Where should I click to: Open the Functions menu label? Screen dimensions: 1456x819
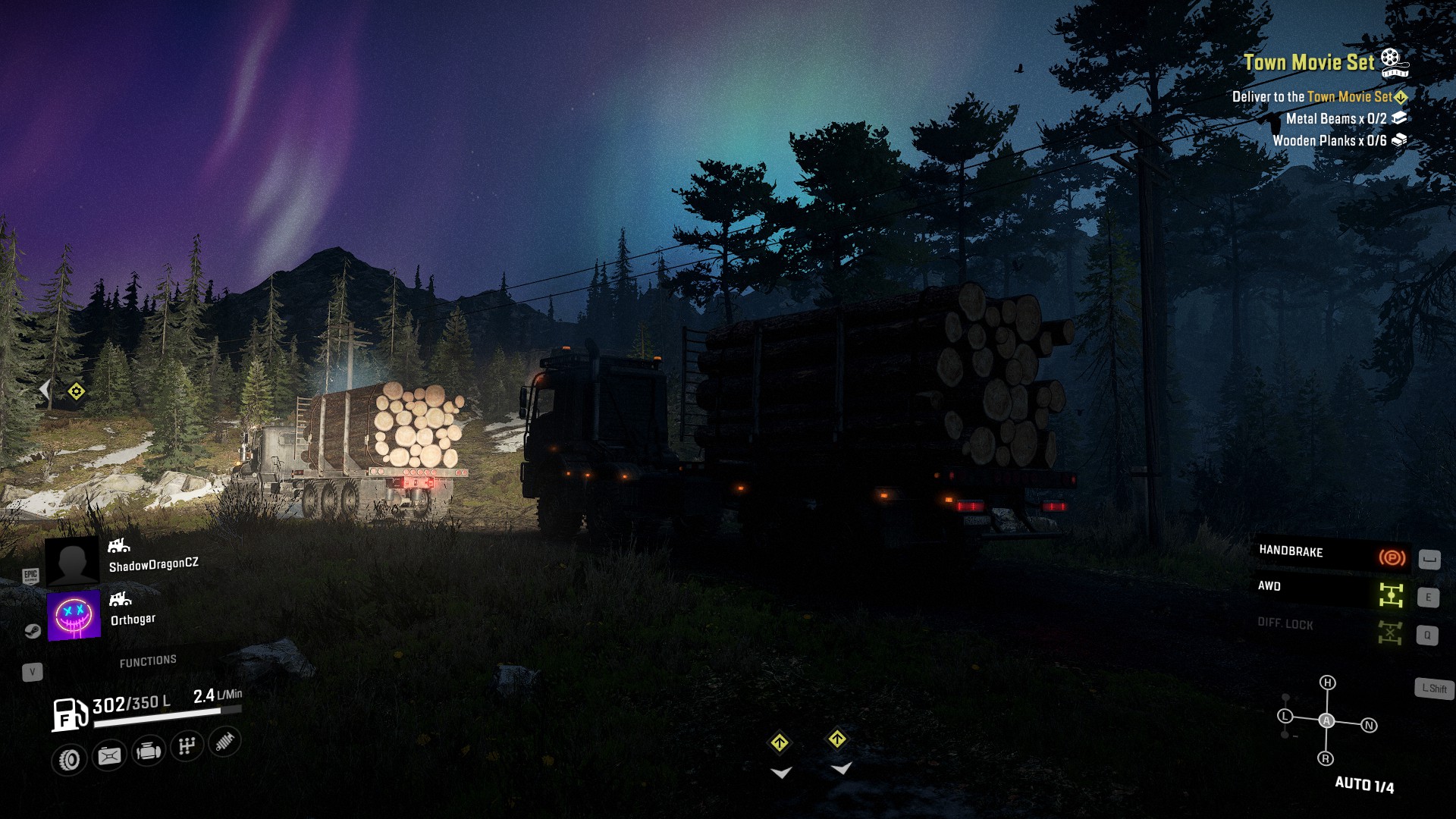pos(148,661)
